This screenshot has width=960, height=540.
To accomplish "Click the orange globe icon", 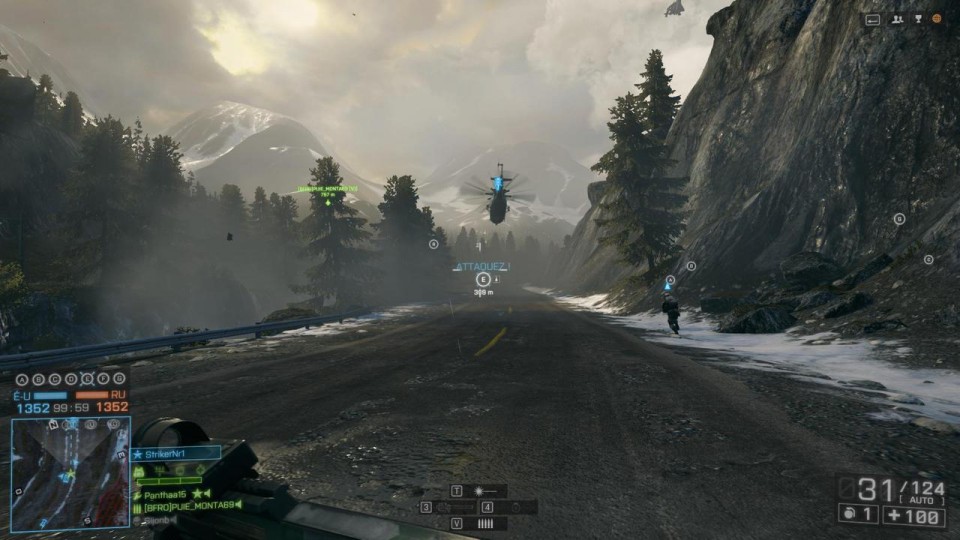I will tap(937, 19).
